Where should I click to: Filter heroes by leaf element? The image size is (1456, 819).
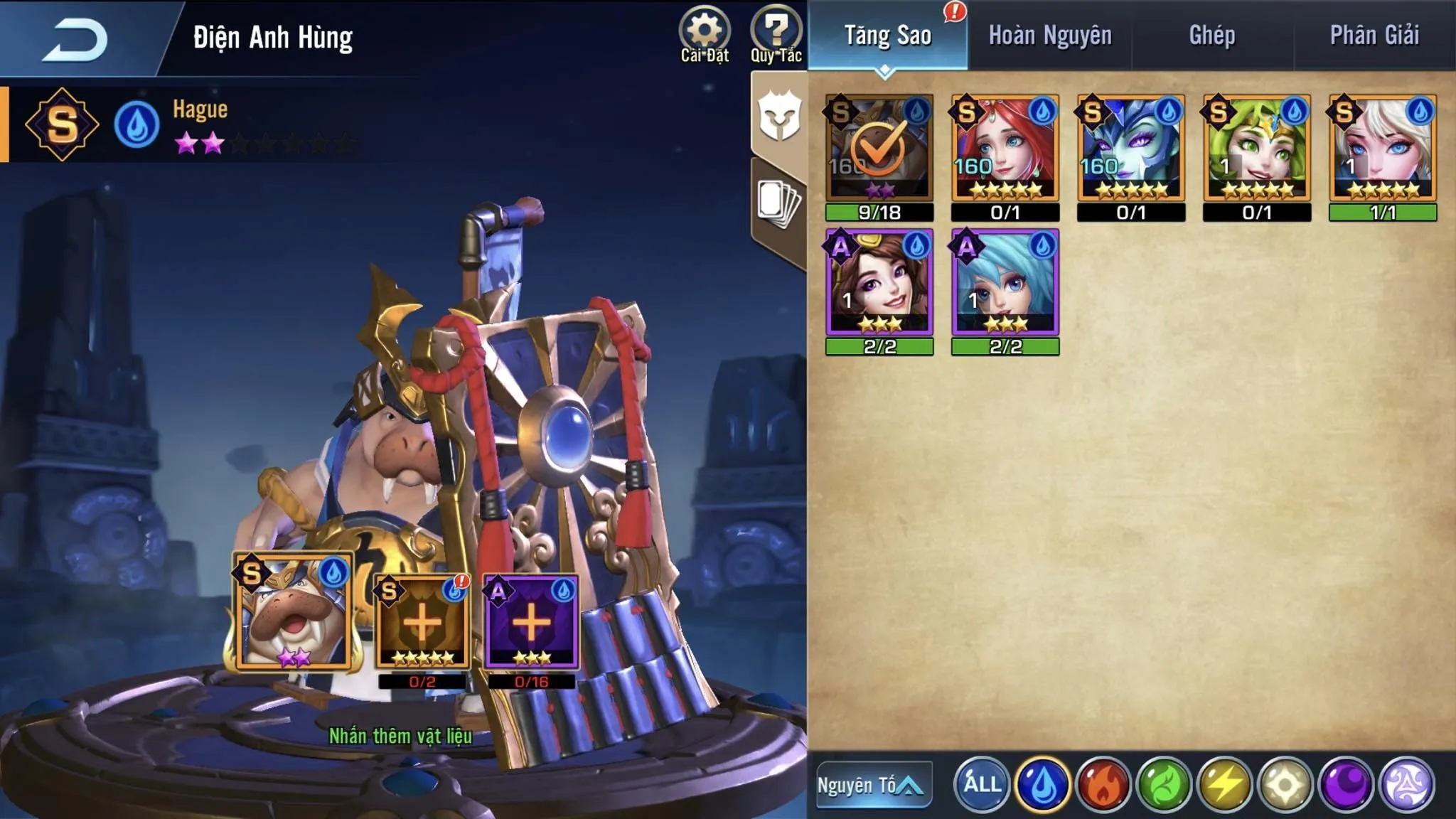point(1164,785)
